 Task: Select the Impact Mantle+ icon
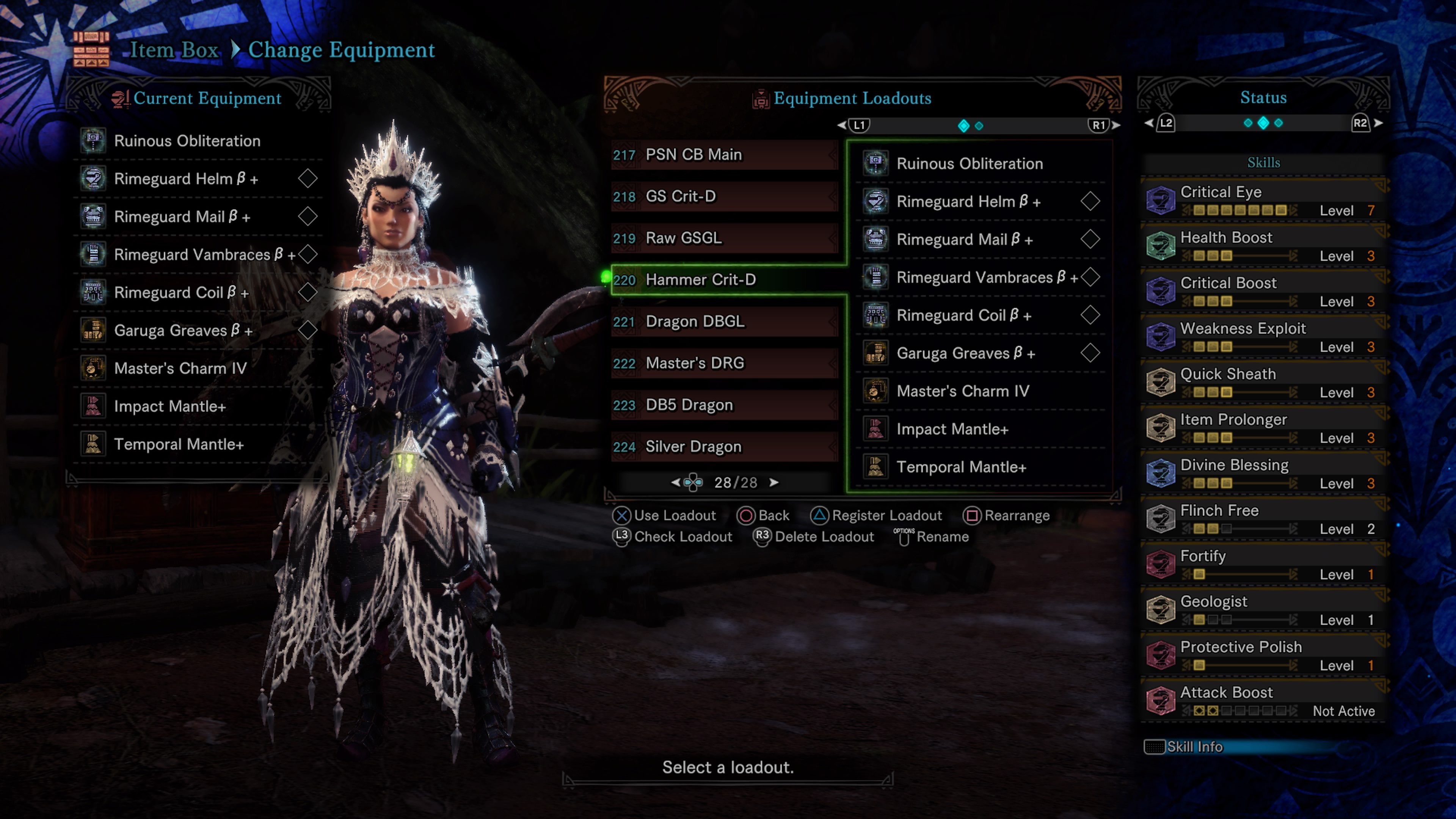pyautogui.click(x=94, y=406)
